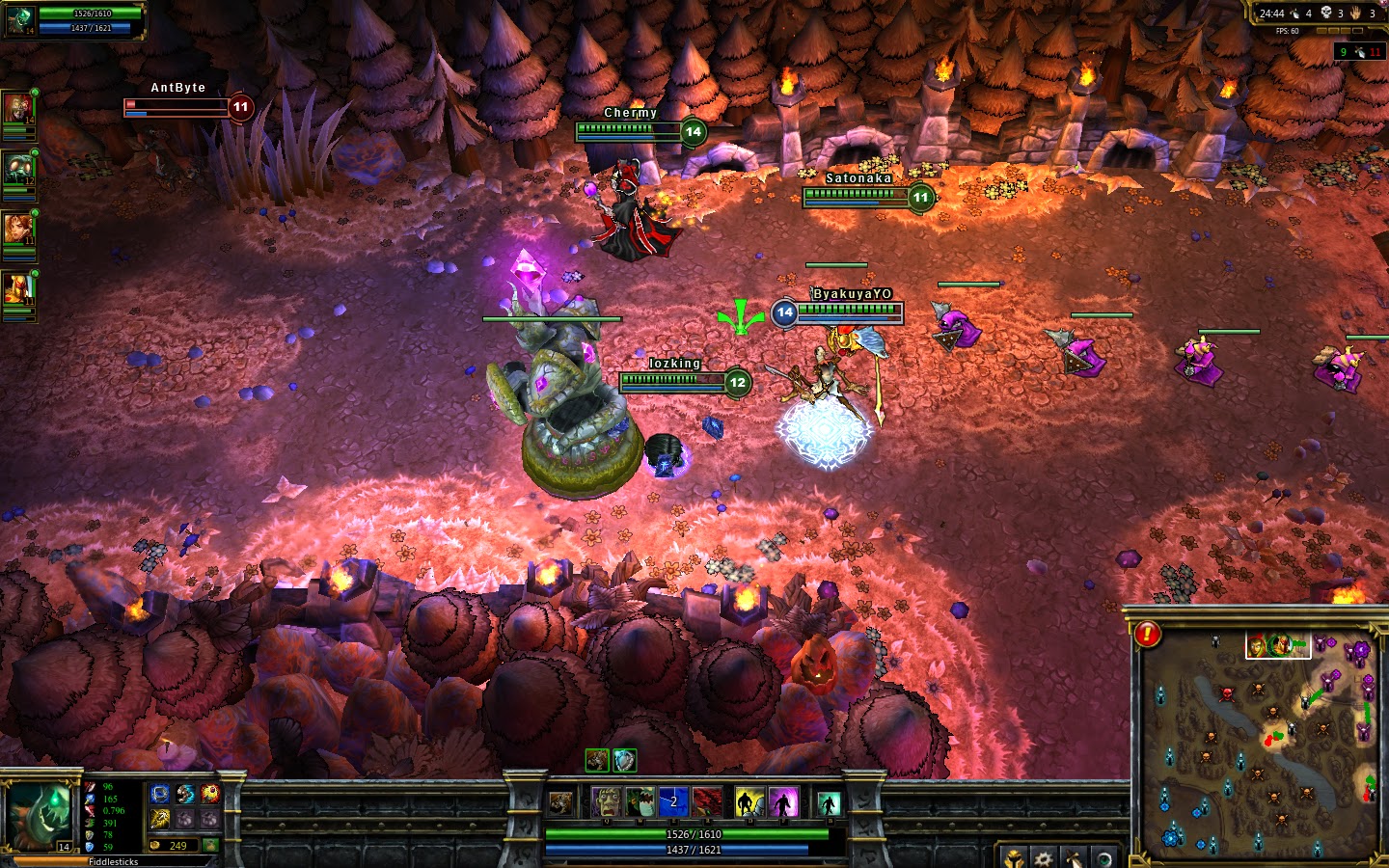
Task: Click the purple summoner spell in the F slot
Action: (x=783, y=800)
